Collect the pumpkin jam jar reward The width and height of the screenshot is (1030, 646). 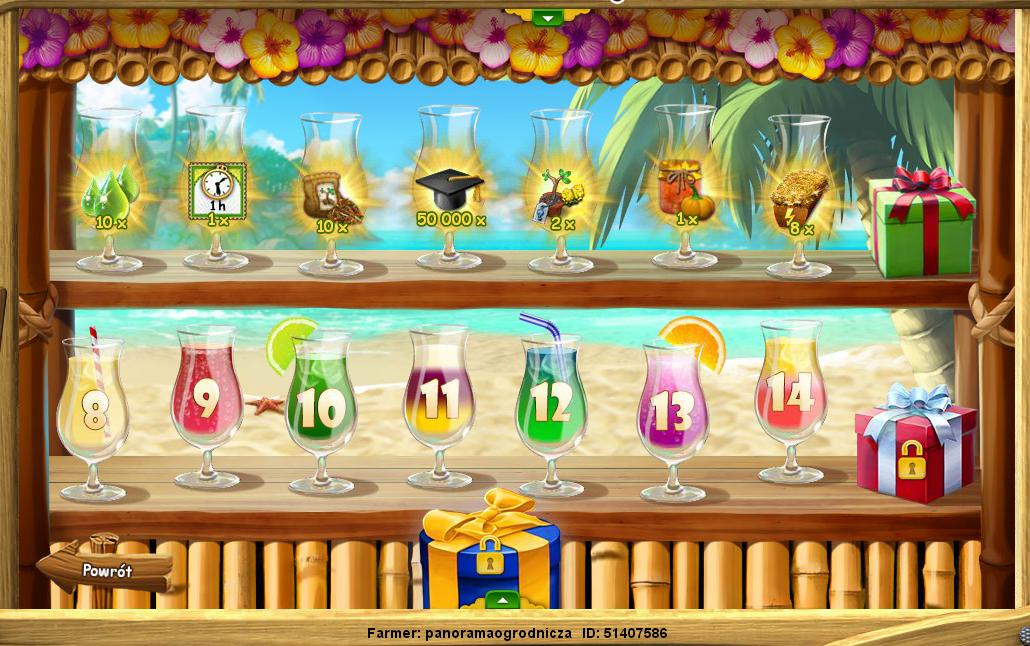click(685, 190)
